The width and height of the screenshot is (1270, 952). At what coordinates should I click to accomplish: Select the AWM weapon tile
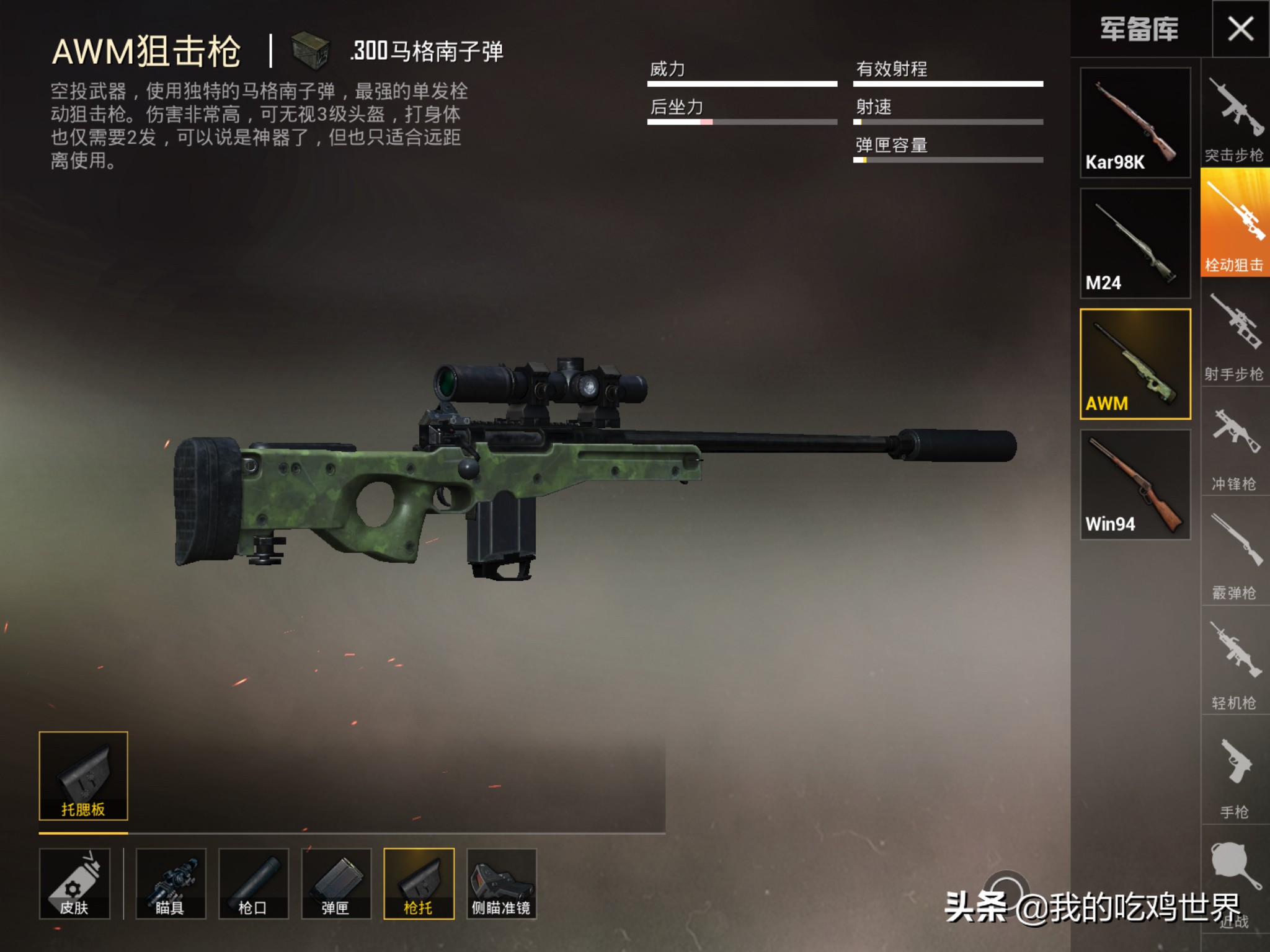1135,364
